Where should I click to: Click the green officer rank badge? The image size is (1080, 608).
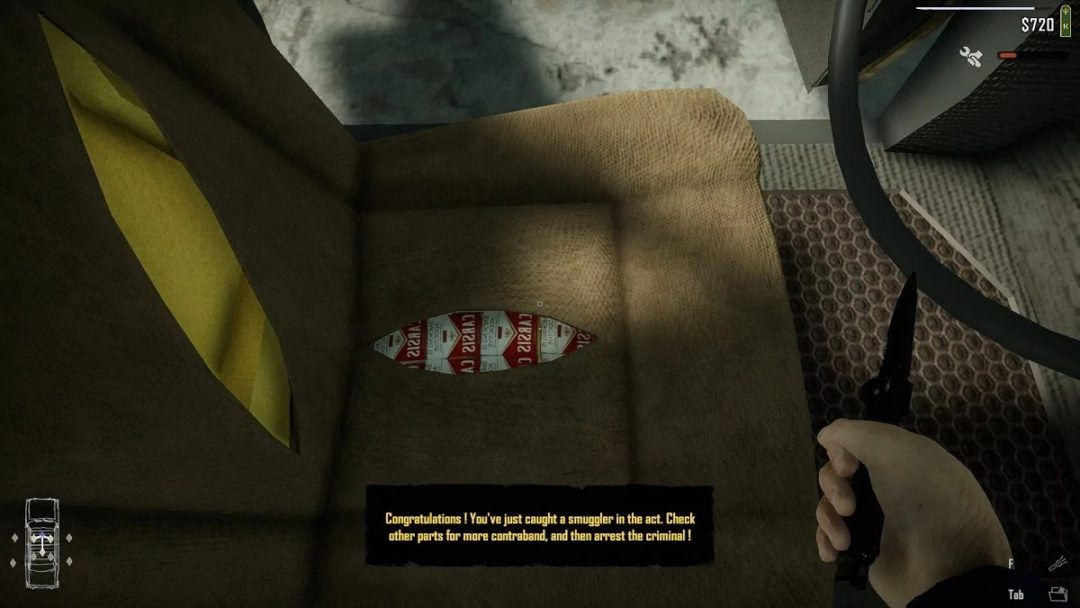coord(1064,23)
